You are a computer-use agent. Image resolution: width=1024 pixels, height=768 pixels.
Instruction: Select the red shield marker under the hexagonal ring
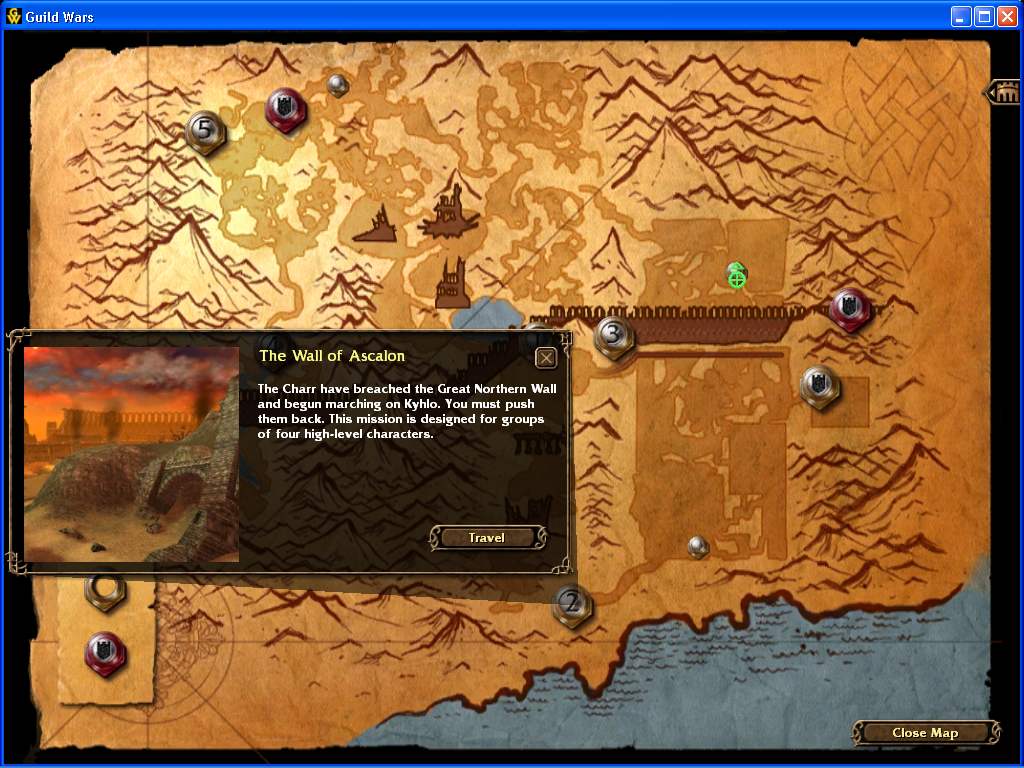pos(105,652)
